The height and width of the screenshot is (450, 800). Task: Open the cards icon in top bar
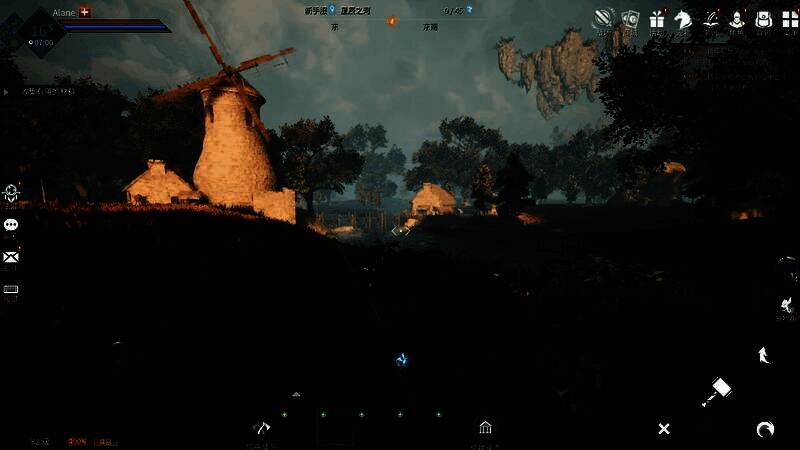tap(630, 19)
